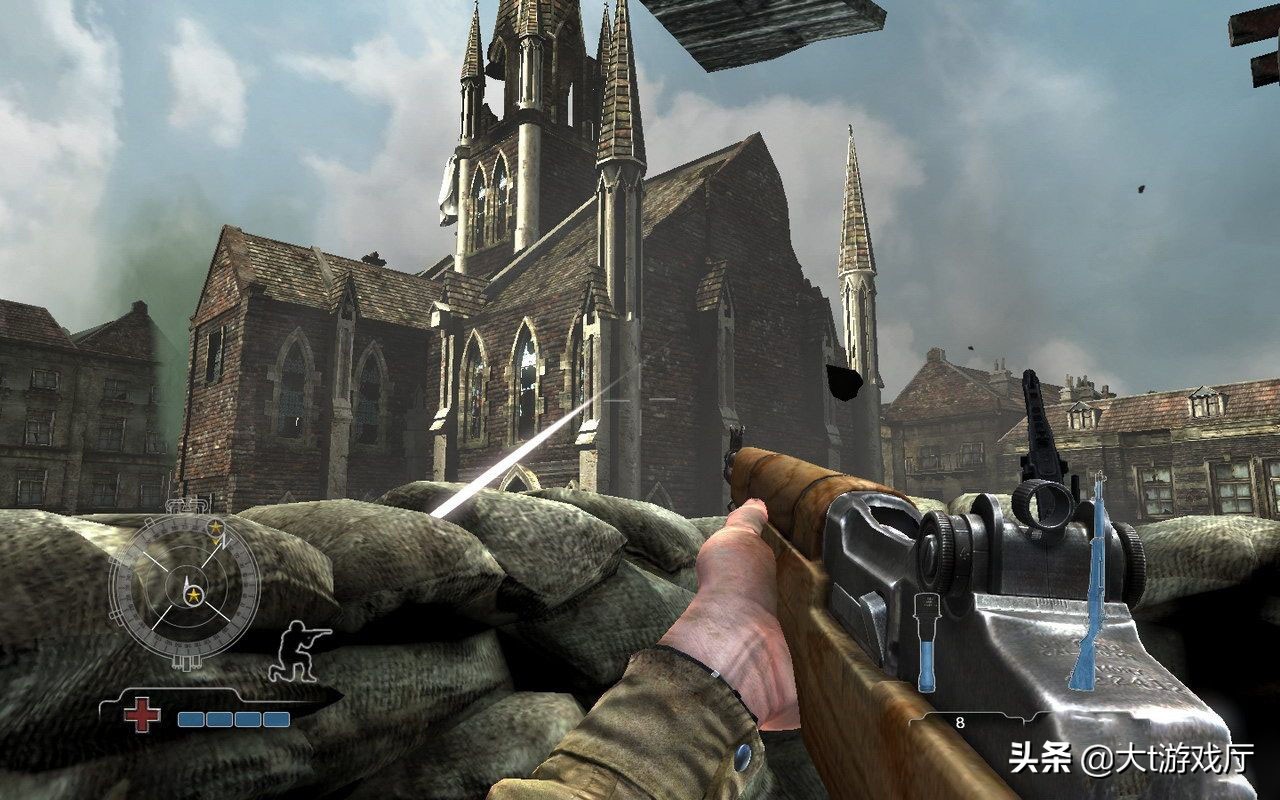Click the blue rifle weapon icon
The width and height of the screenshot is (1280, 800).
point(1087,584)
